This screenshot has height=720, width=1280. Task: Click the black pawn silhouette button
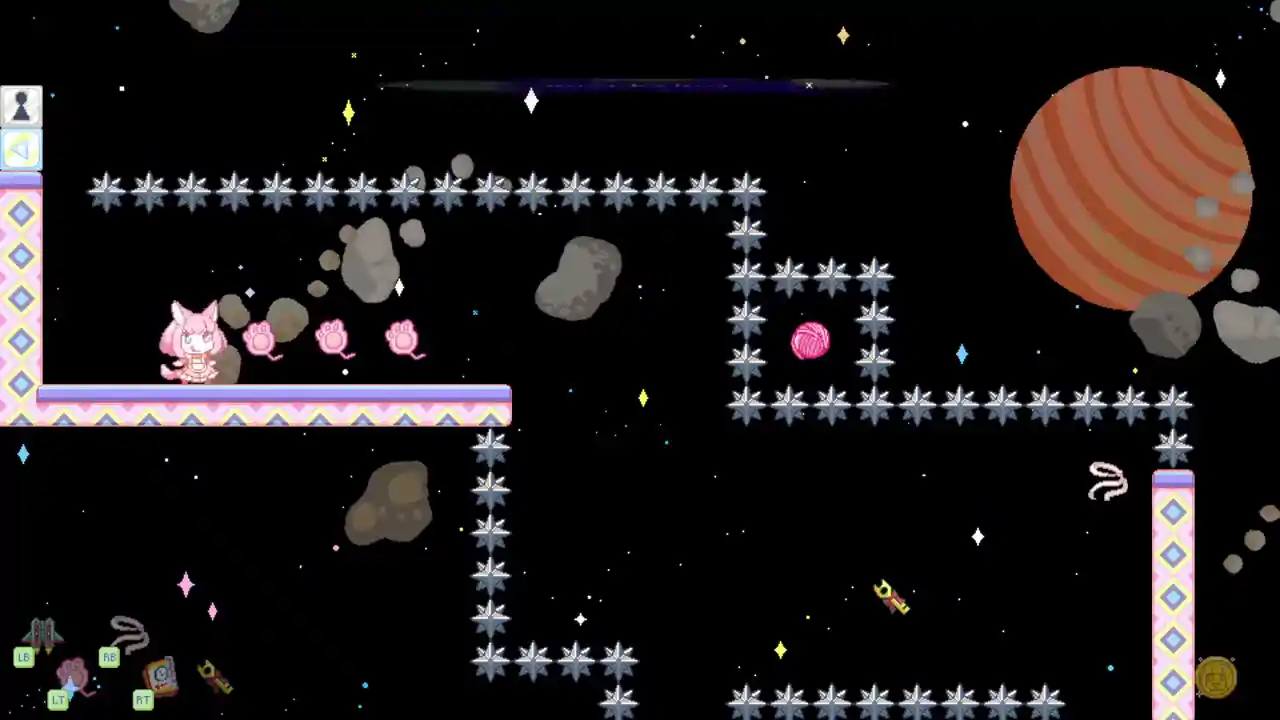[21, 106]
